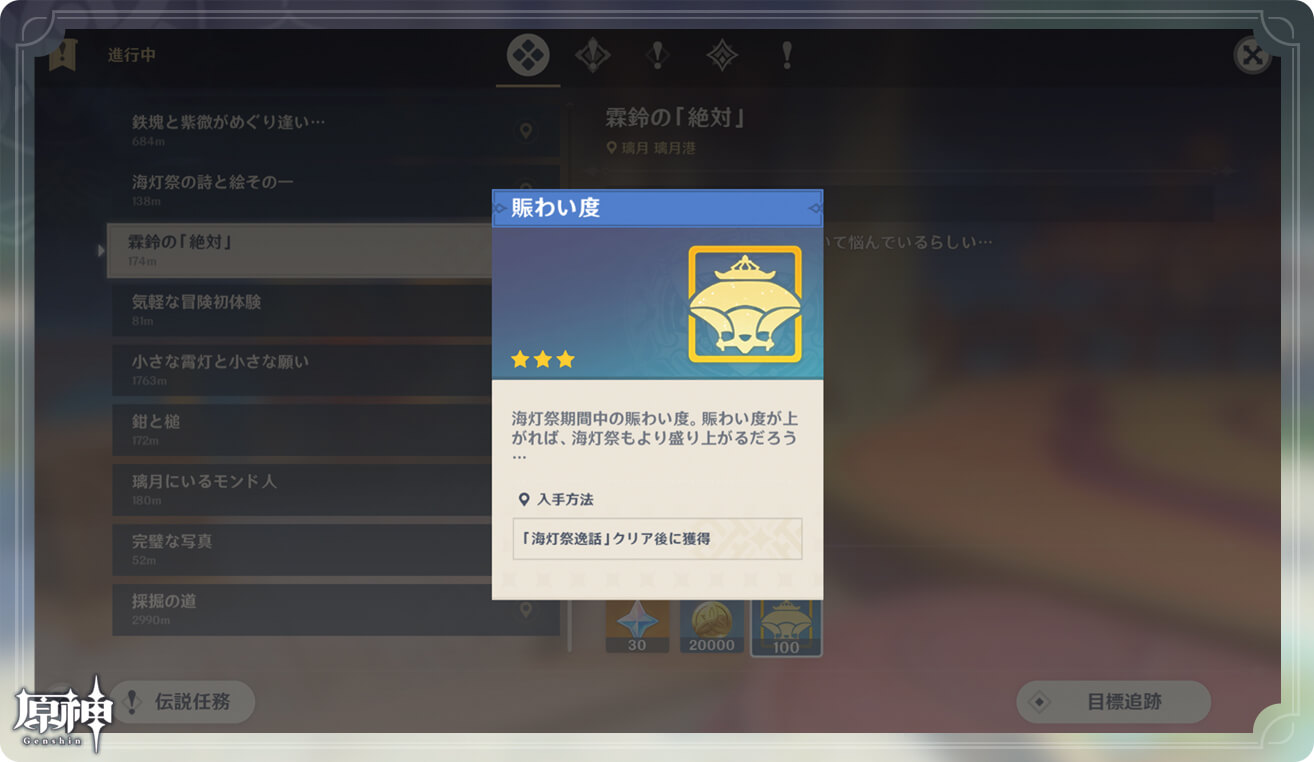Screen dimensions: 1314x762
Task: Click the 「海灯祭逸話」クリア後に獲得 source box
Action: 656,539
